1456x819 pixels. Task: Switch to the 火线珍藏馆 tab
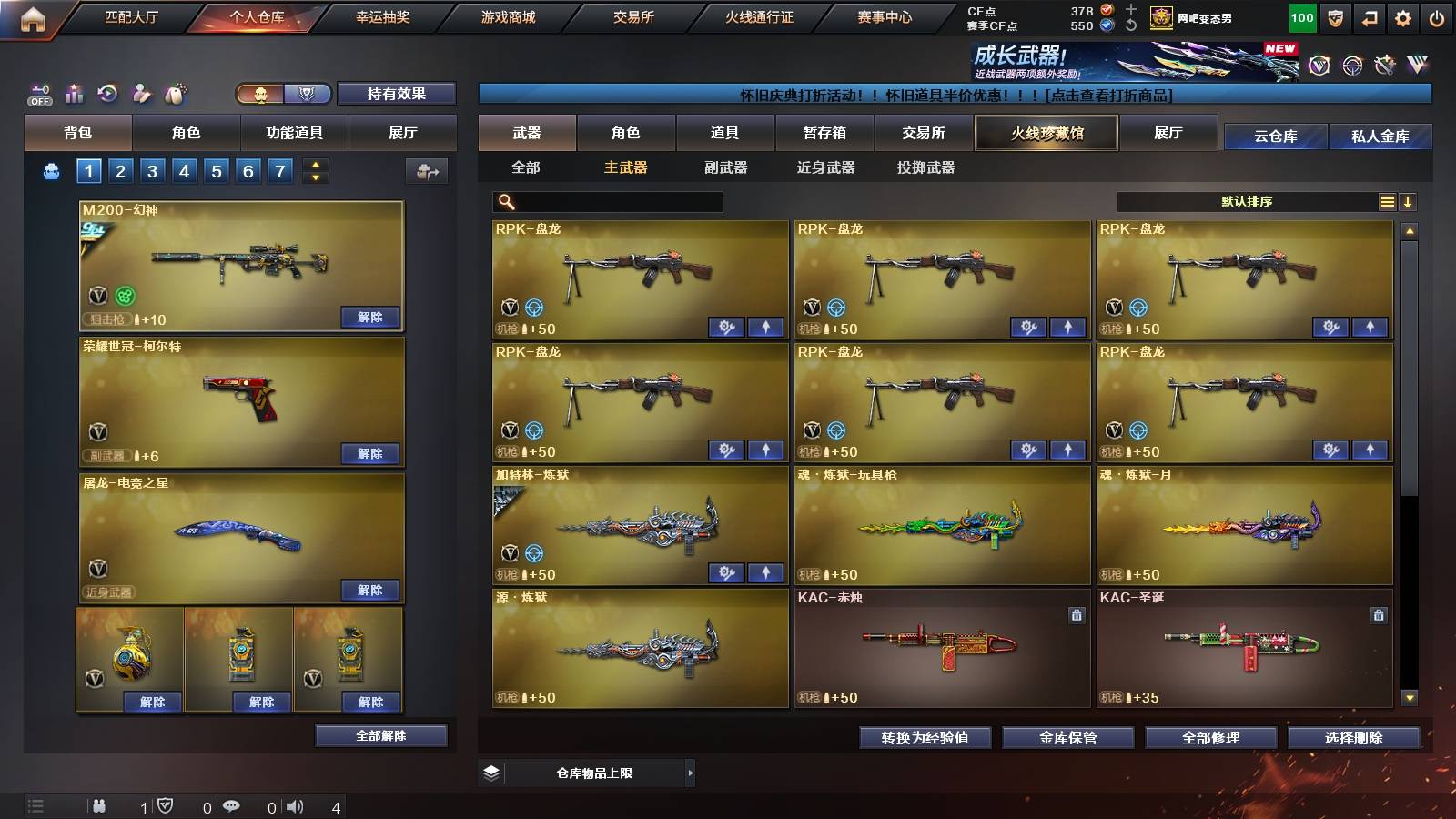point(1046,133)
